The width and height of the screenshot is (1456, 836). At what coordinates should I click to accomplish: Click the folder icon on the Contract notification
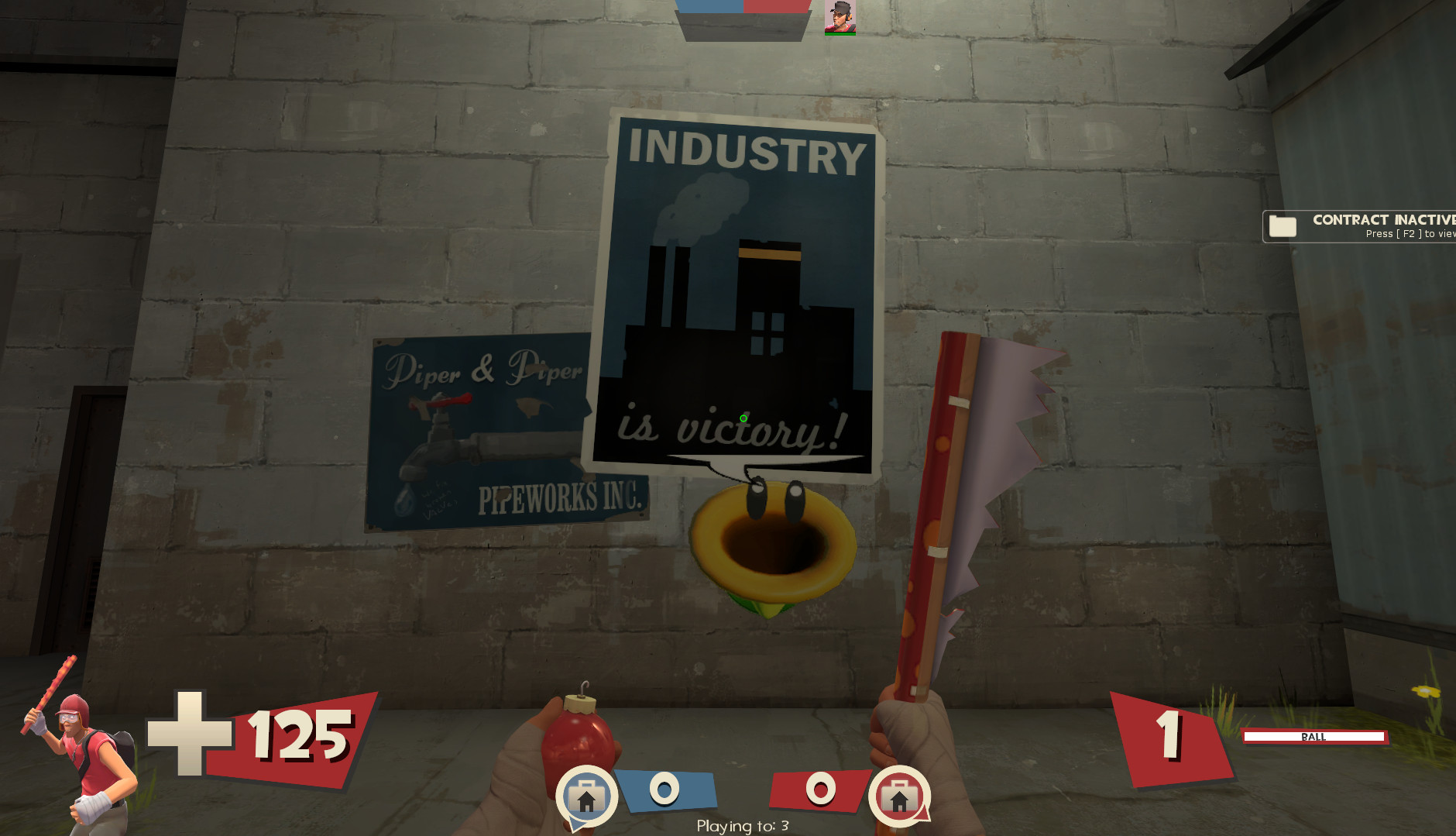click(1285, 226)
